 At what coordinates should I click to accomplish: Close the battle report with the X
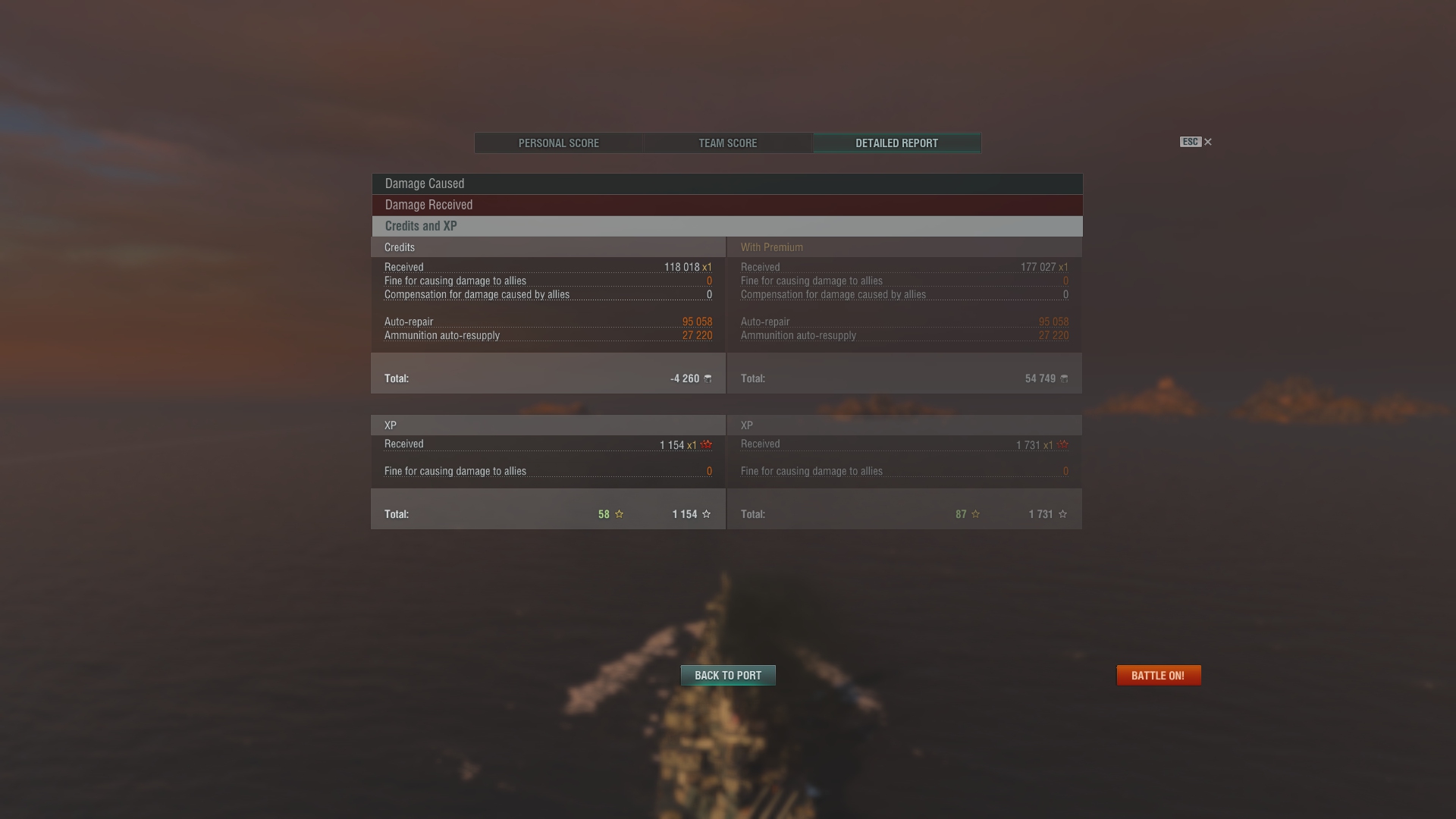click(1208, 142)
